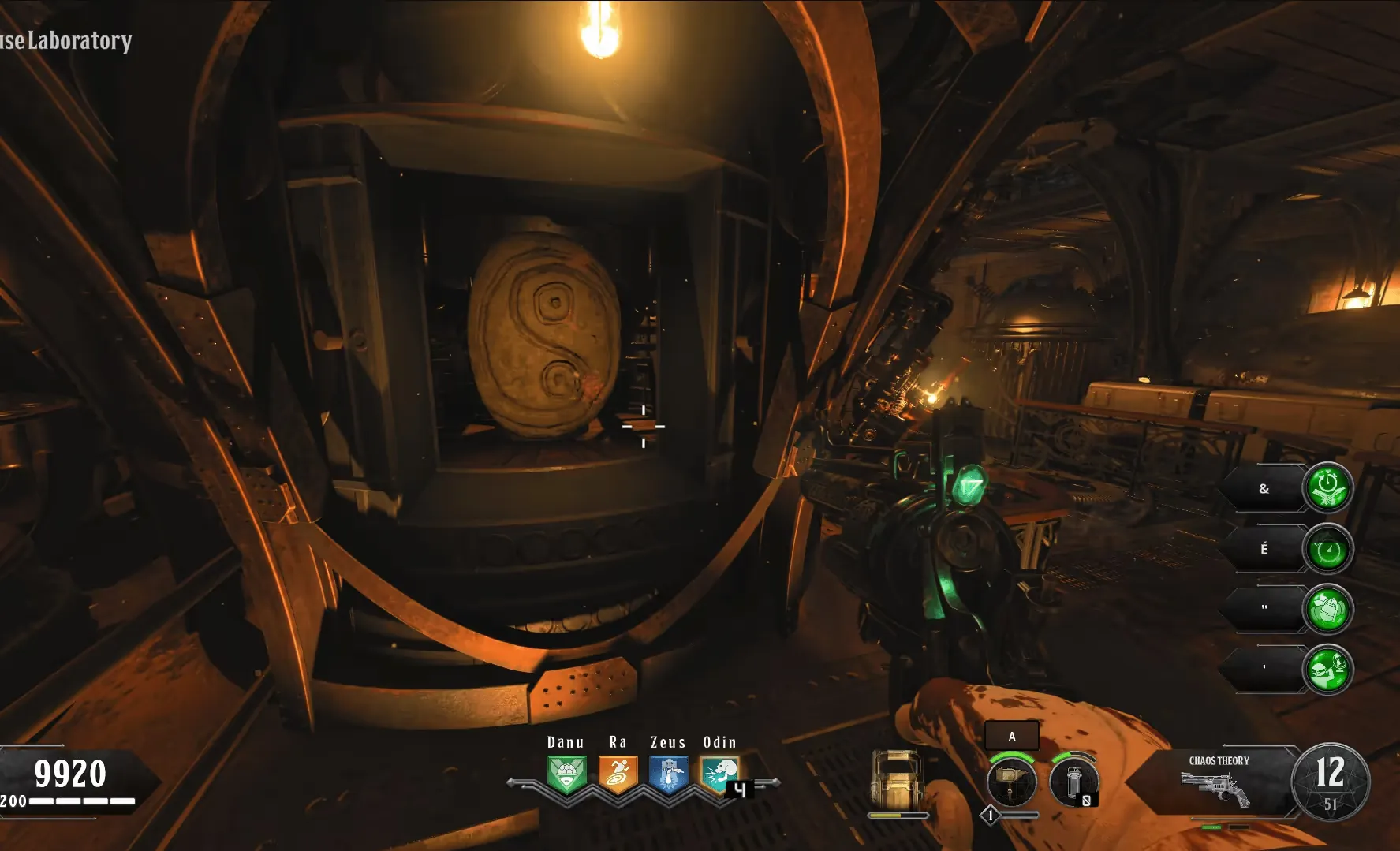Select the canister equipment icon

1073,782
